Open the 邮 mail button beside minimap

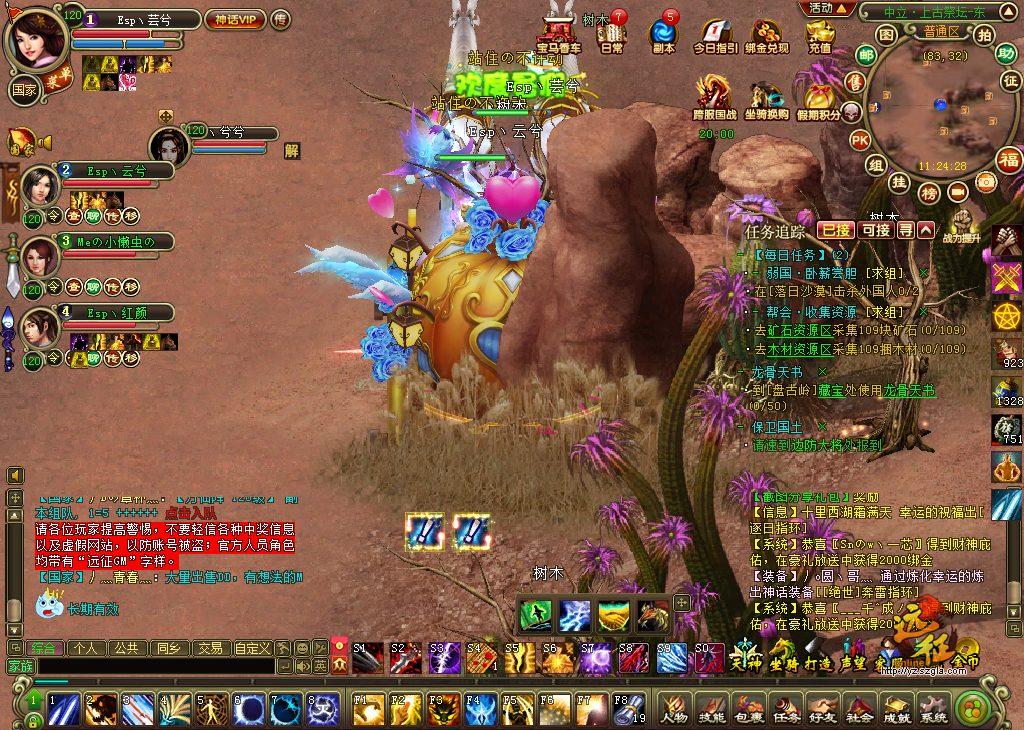pyautogui.click(x=865, y=55)
